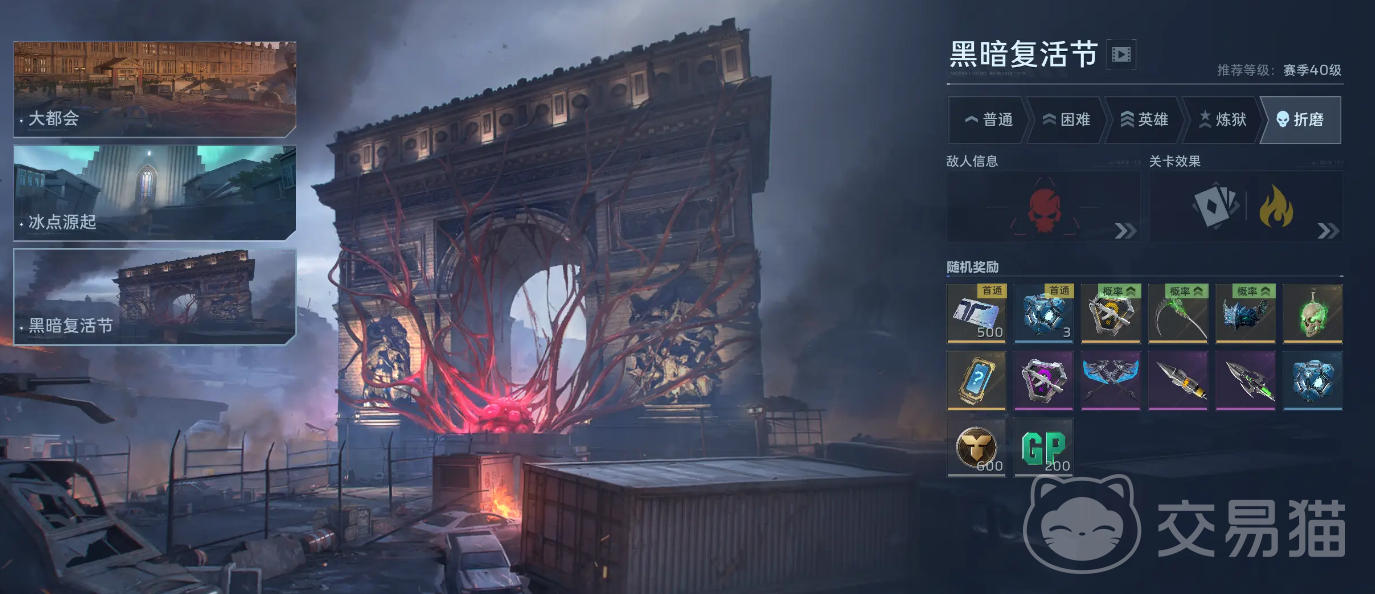Screen dimensions: 1375x594
Task: View the green scythe reward
Action: click(x=1178, y=312)
